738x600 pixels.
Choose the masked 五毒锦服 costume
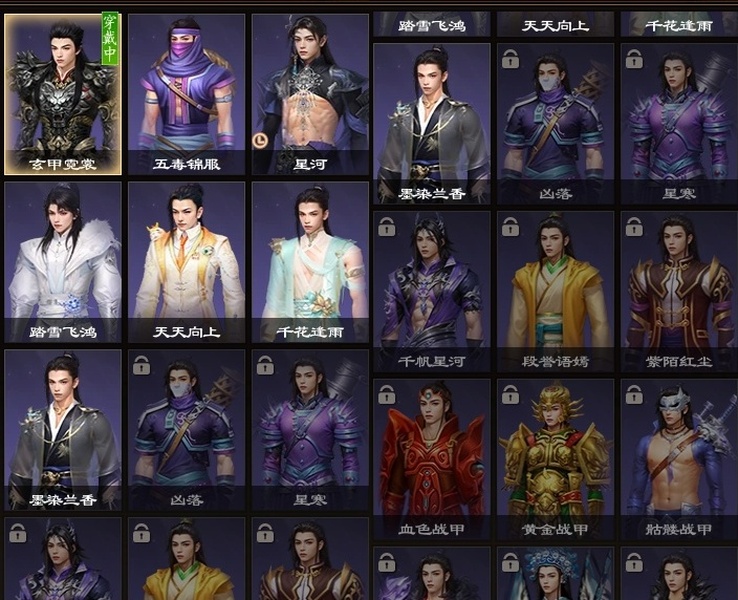[186, 94]
